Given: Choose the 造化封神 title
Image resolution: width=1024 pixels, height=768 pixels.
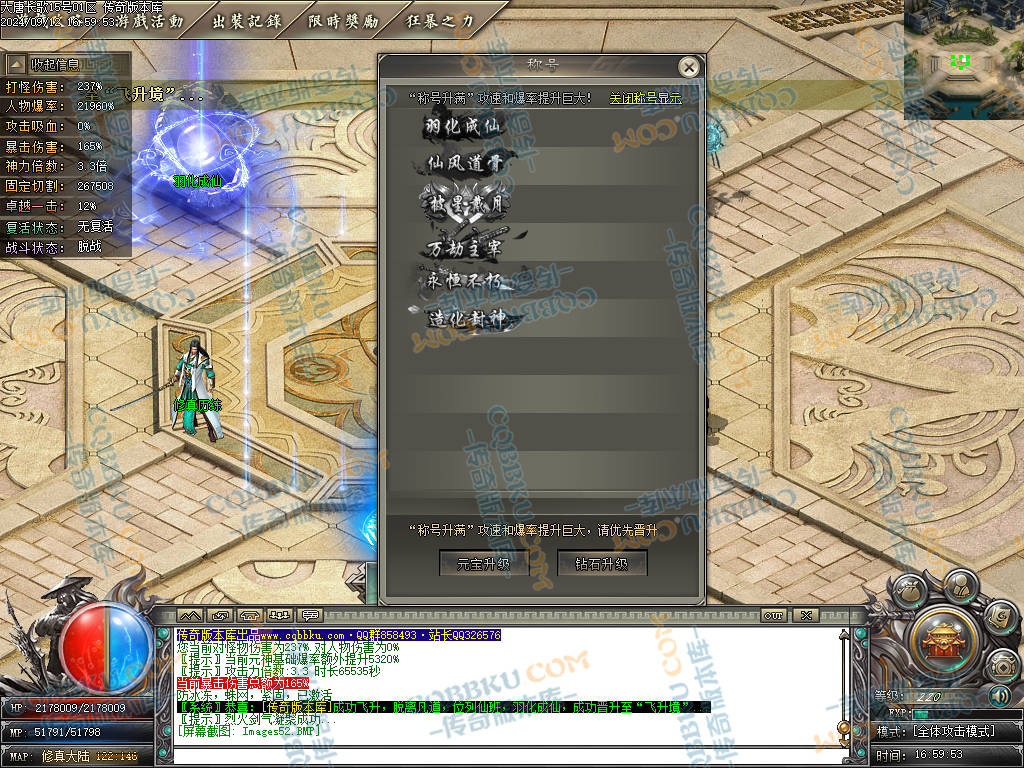Looking at the screenshot, I should pyautogui.click(x=464, y=319).
